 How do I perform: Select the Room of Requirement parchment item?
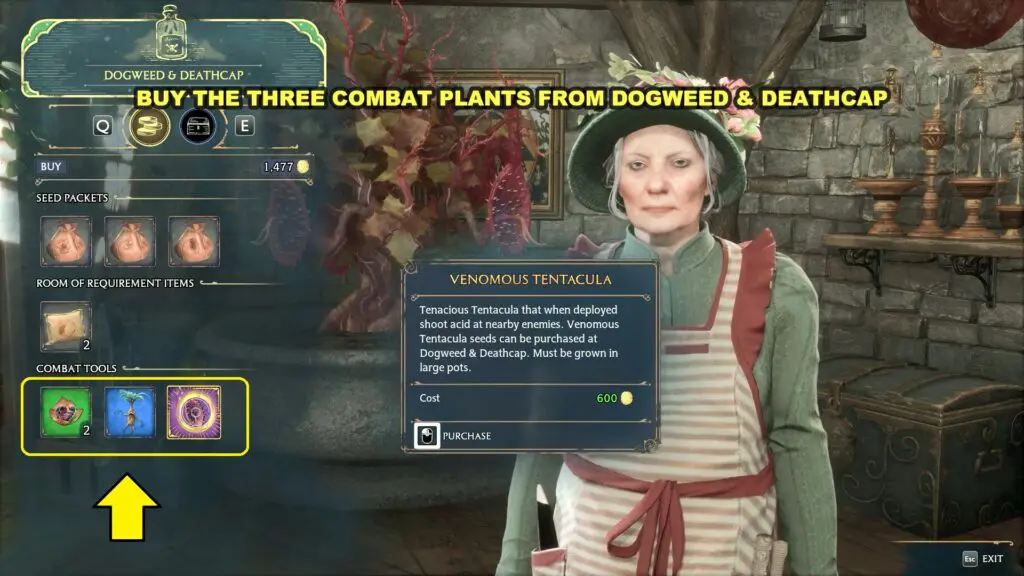(x=66, y=326)
